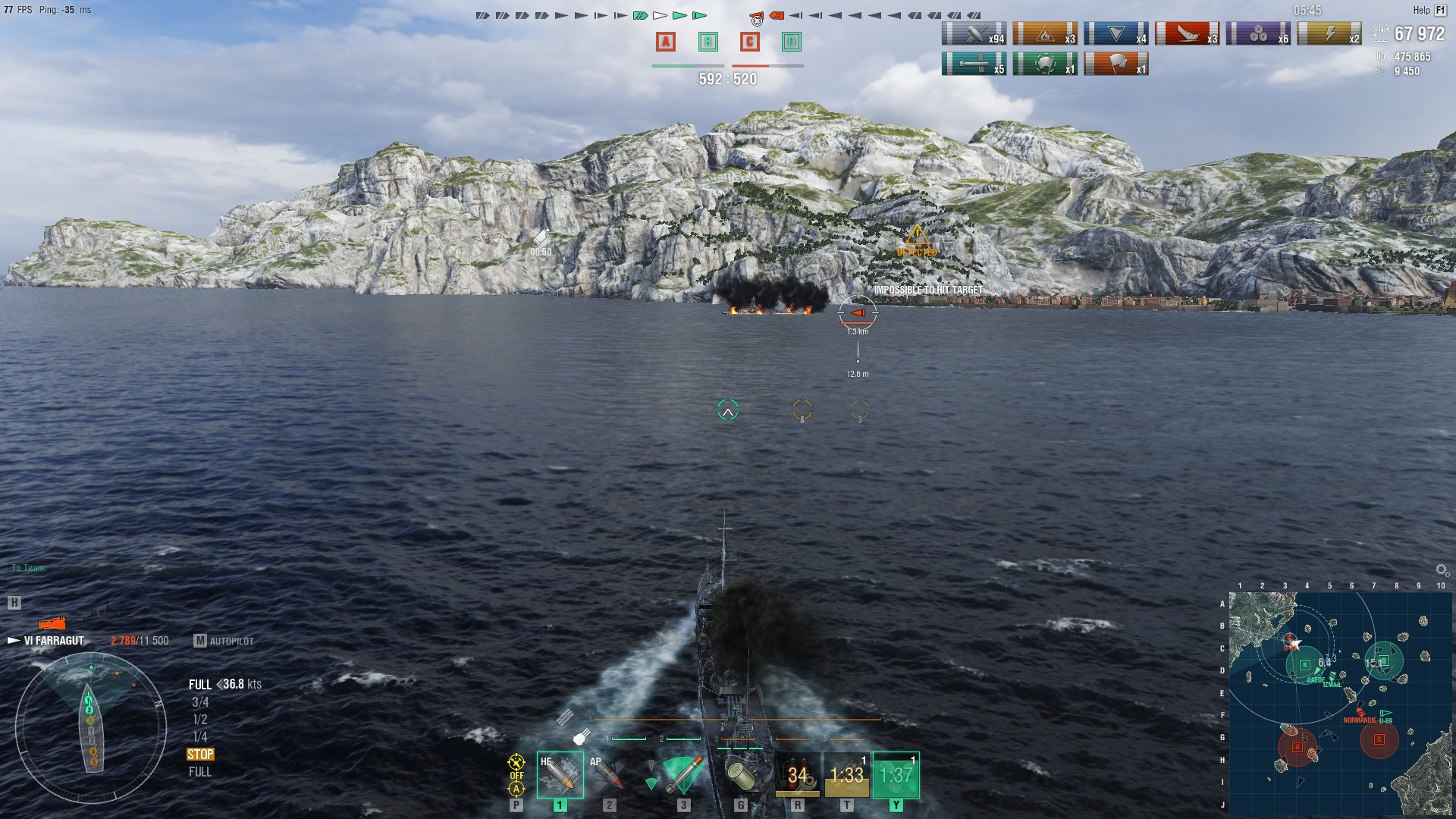Toggle the Autopilot button
The height and width of the screenshot is (819, 1456).
coord(224,641)
